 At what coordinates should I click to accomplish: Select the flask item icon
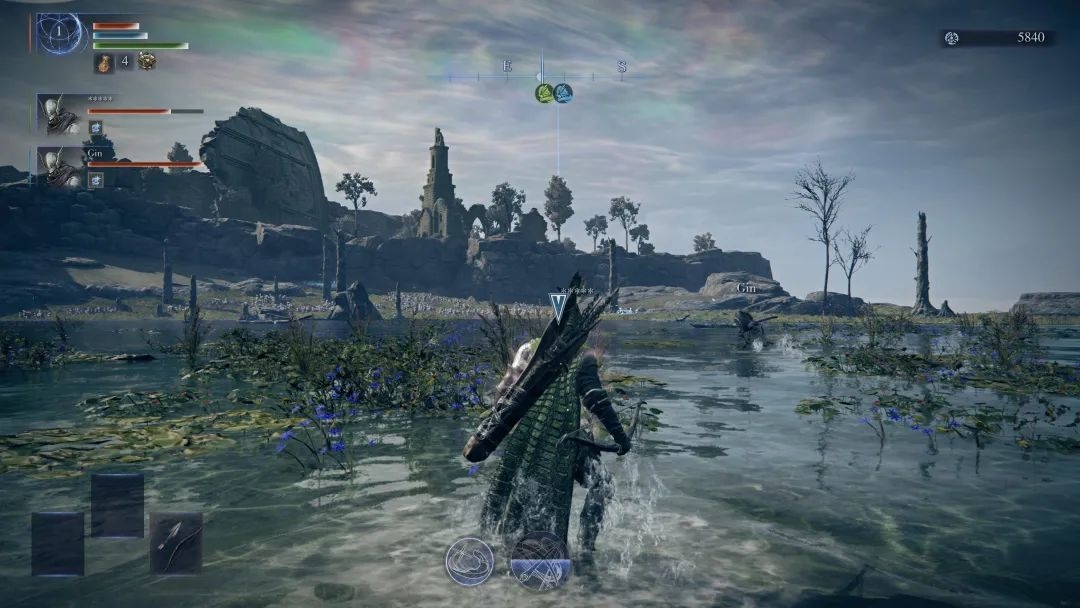(104, 62)
